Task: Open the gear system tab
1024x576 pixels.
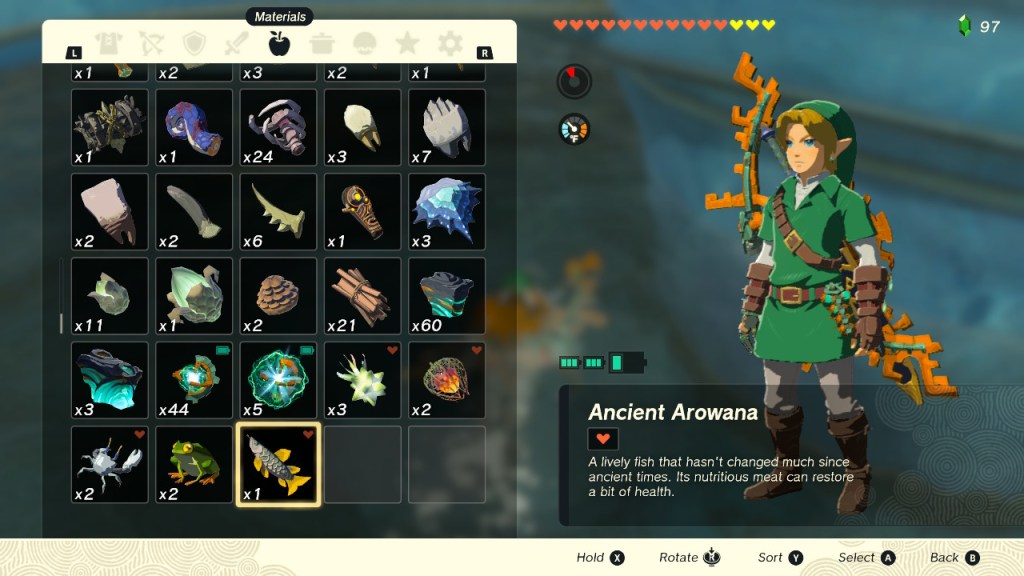Action: tap(450, 43)
